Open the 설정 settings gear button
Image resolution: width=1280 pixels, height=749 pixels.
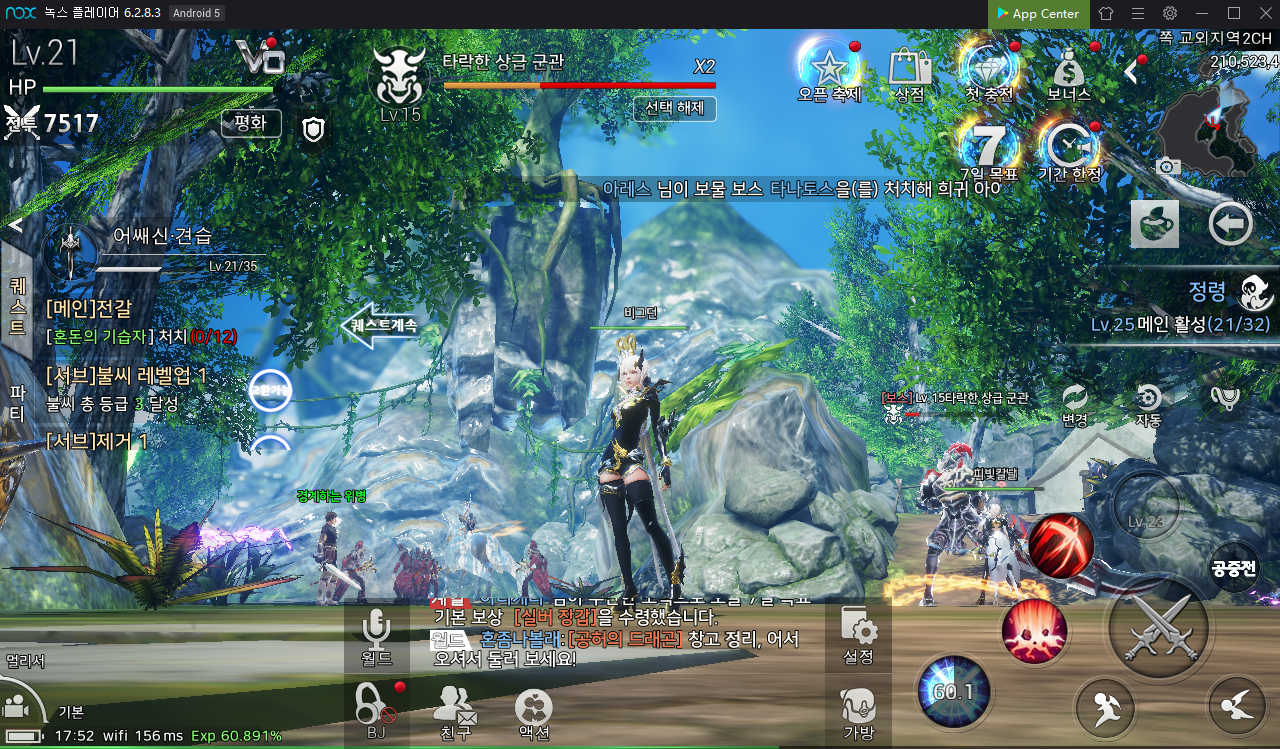pos(859,637)
